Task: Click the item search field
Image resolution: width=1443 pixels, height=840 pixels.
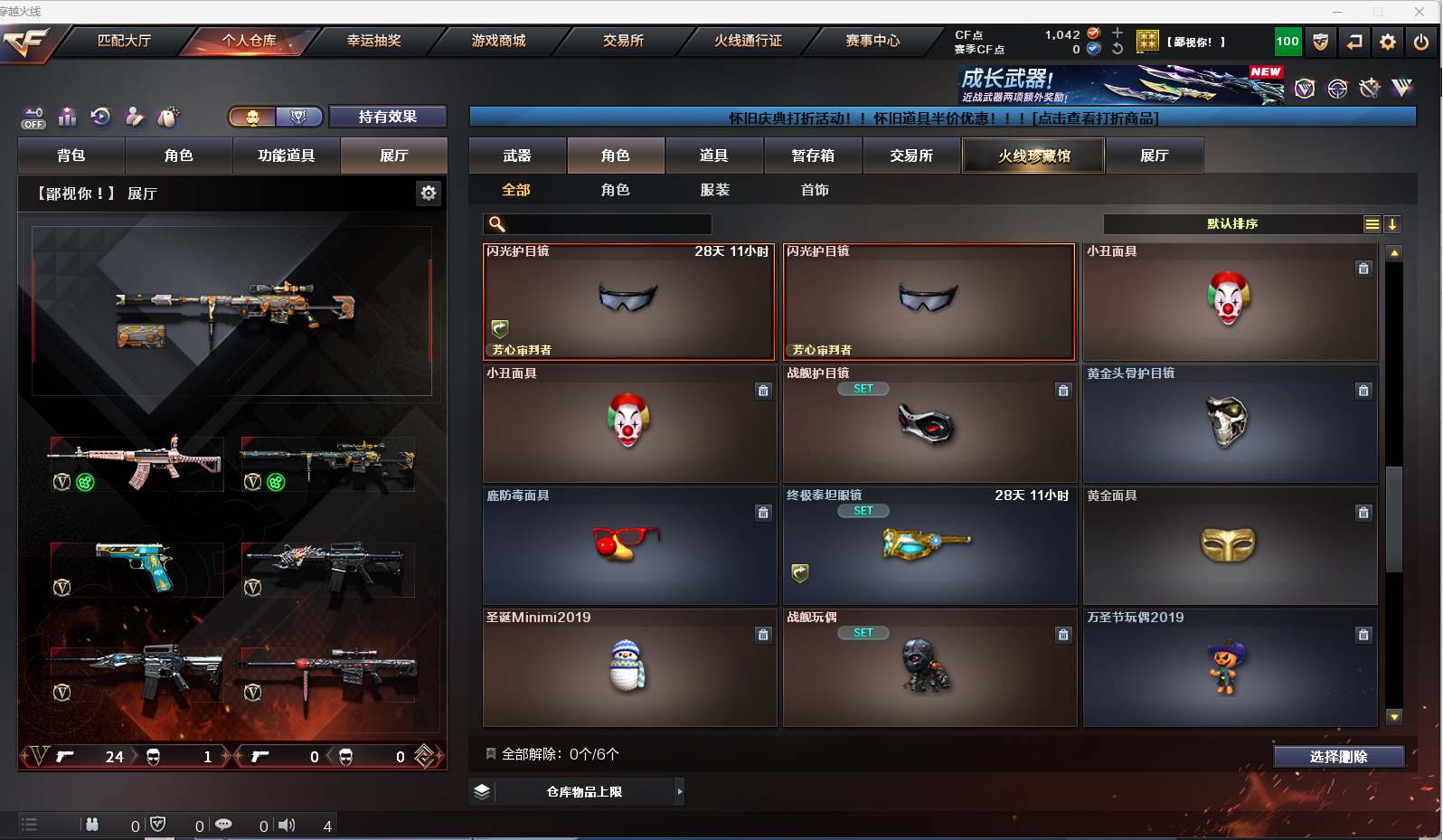Action: (x=608, y=224)
